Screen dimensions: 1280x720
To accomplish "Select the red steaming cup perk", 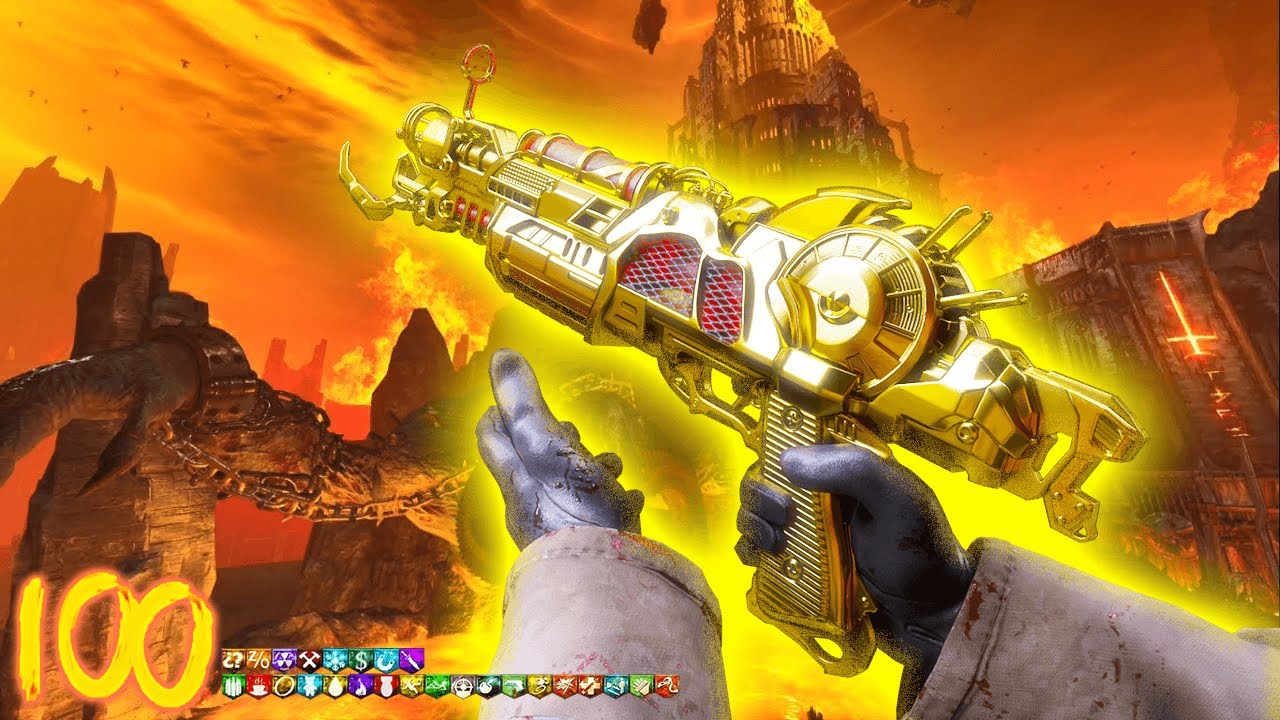I will (x=259, y=686).
